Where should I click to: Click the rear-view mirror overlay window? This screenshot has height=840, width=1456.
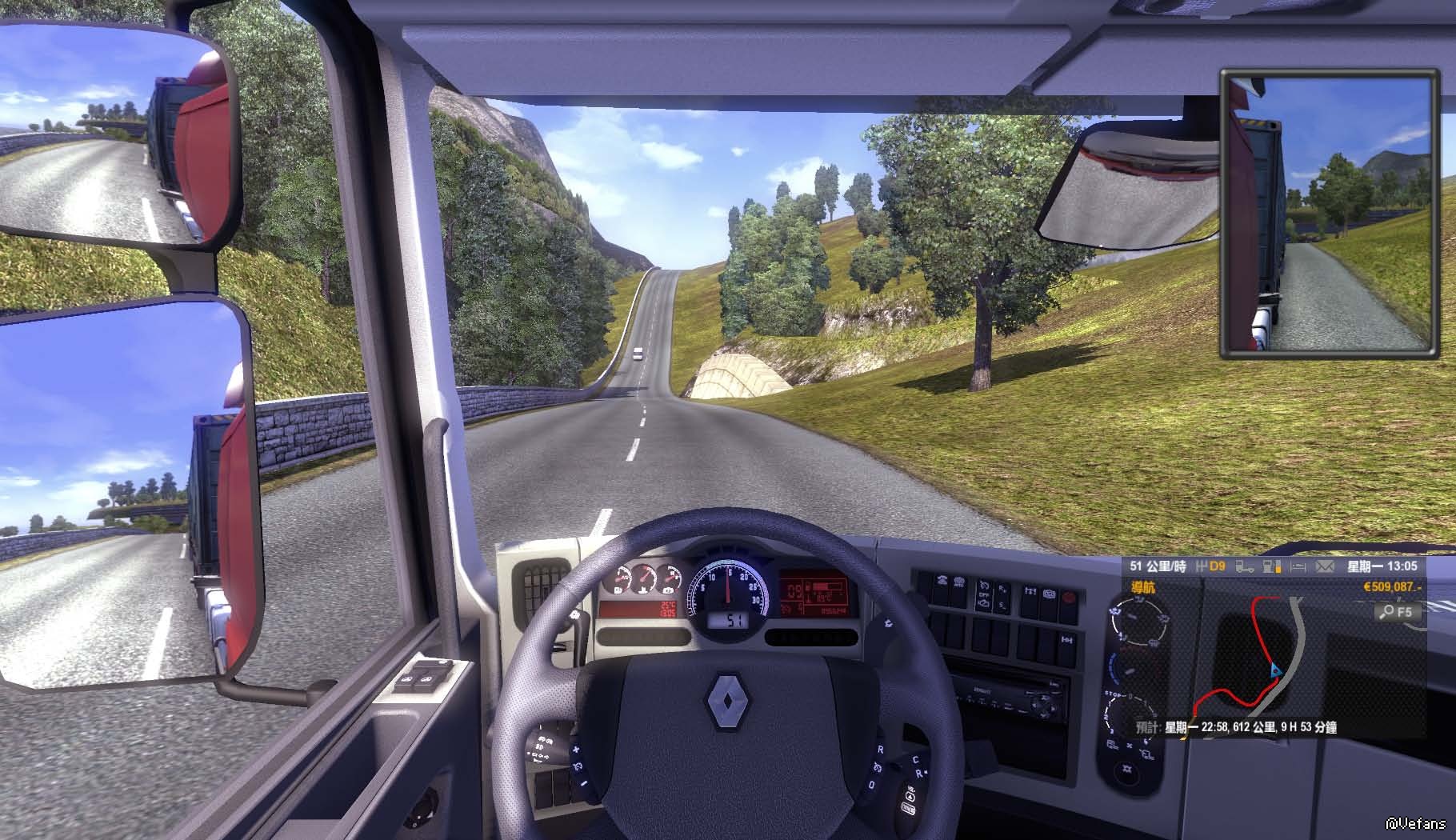1326,213
